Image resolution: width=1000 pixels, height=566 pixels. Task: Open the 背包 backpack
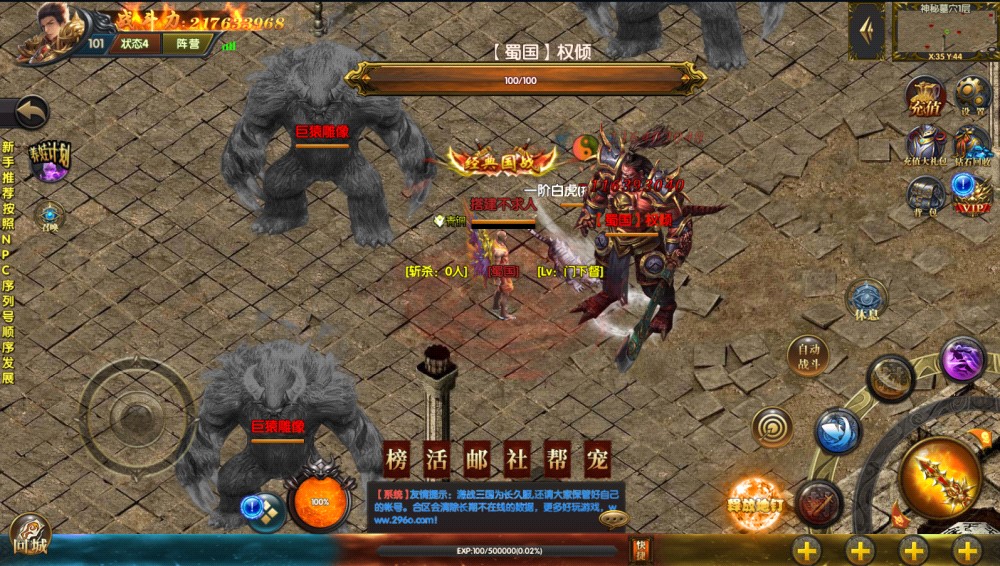(925, 192)
